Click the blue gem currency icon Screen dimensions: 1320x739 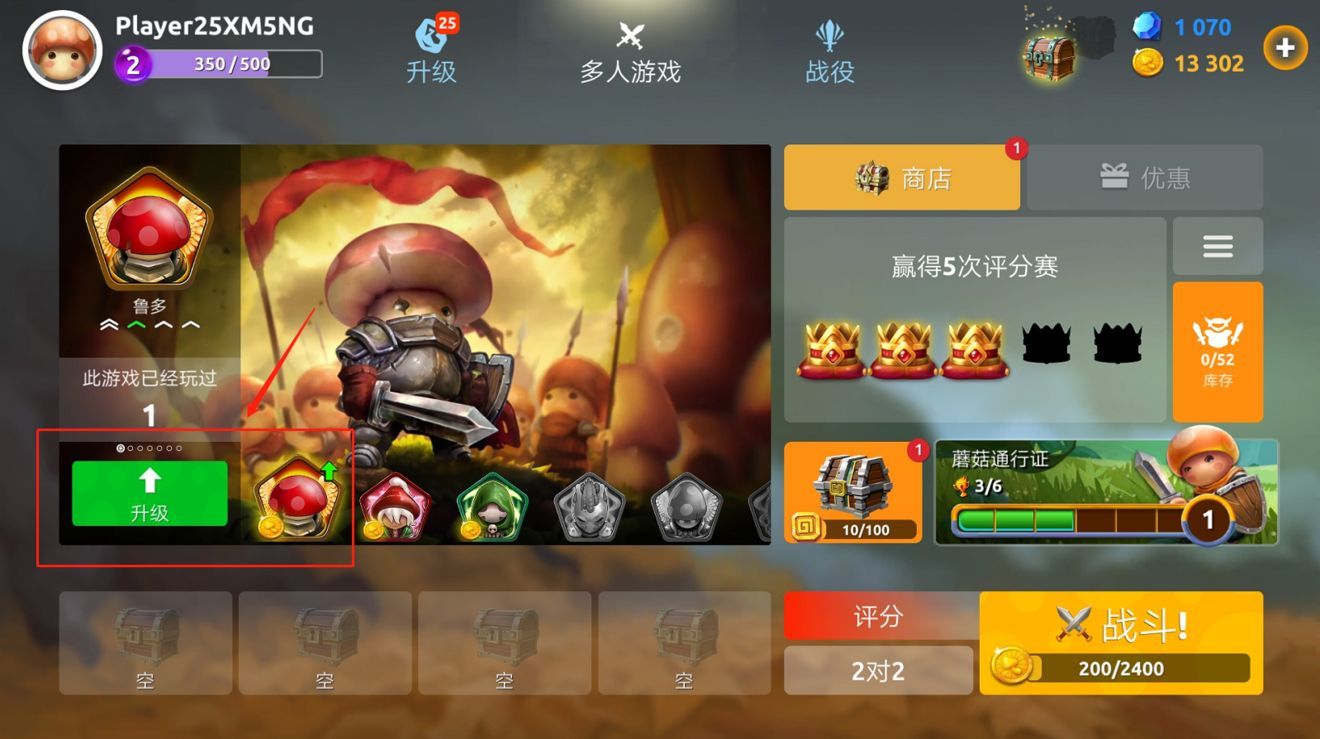(x=1148, y=28)
